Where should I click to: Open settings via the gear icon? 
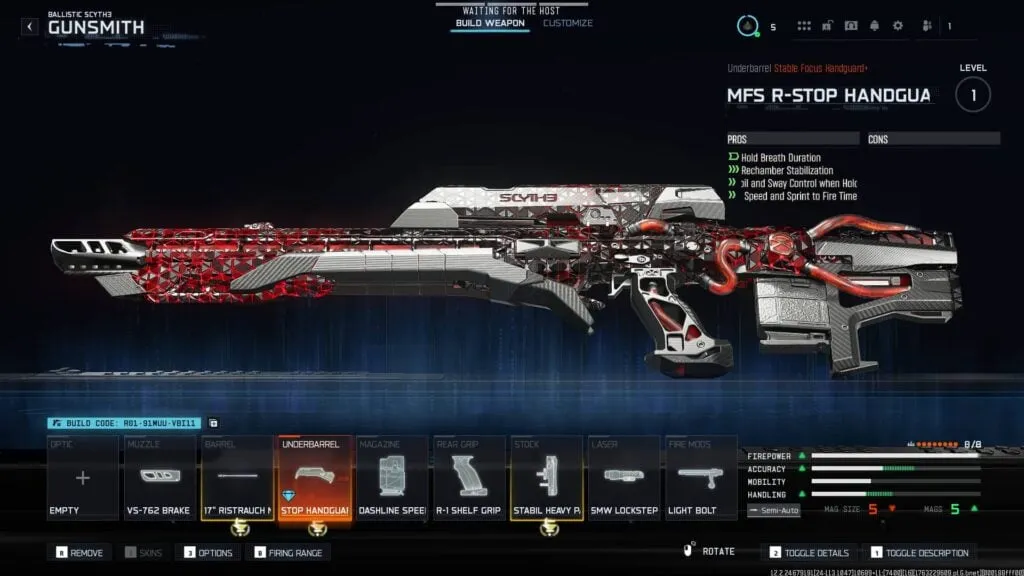click(x=897, y=26)
